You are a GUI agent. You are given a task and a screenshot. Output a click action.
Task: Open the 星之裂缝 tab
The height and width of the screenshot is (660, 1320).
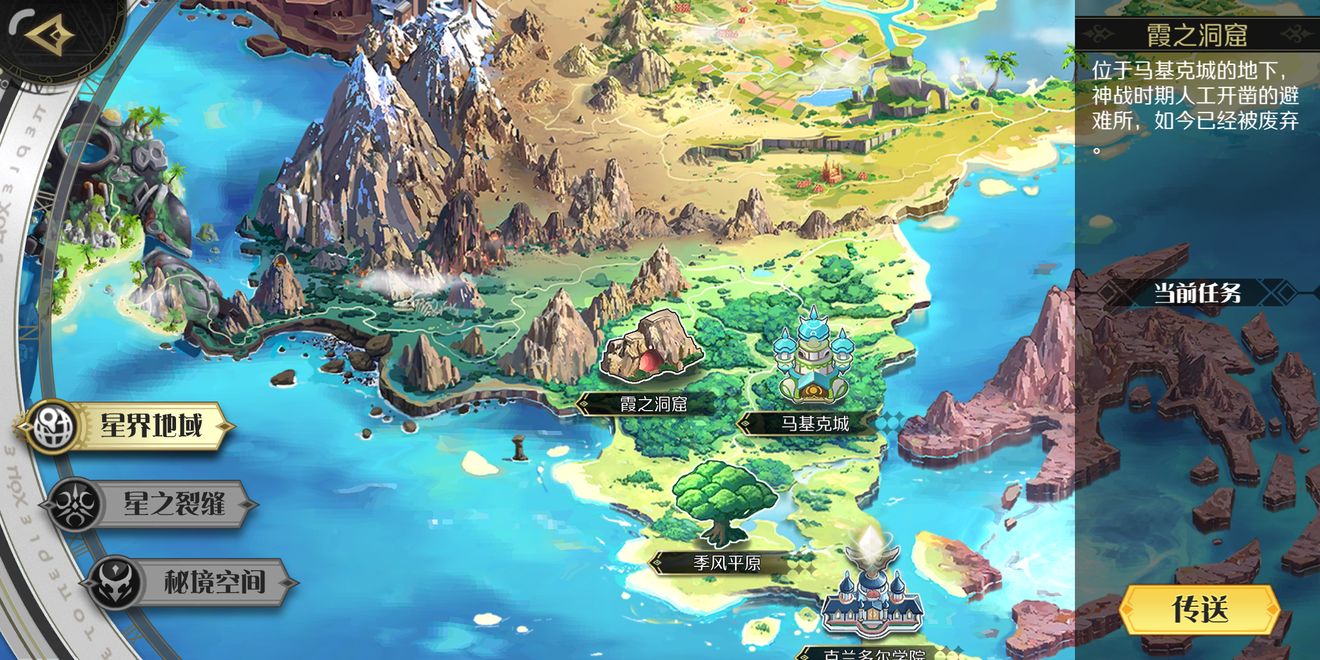coord(150,504)
